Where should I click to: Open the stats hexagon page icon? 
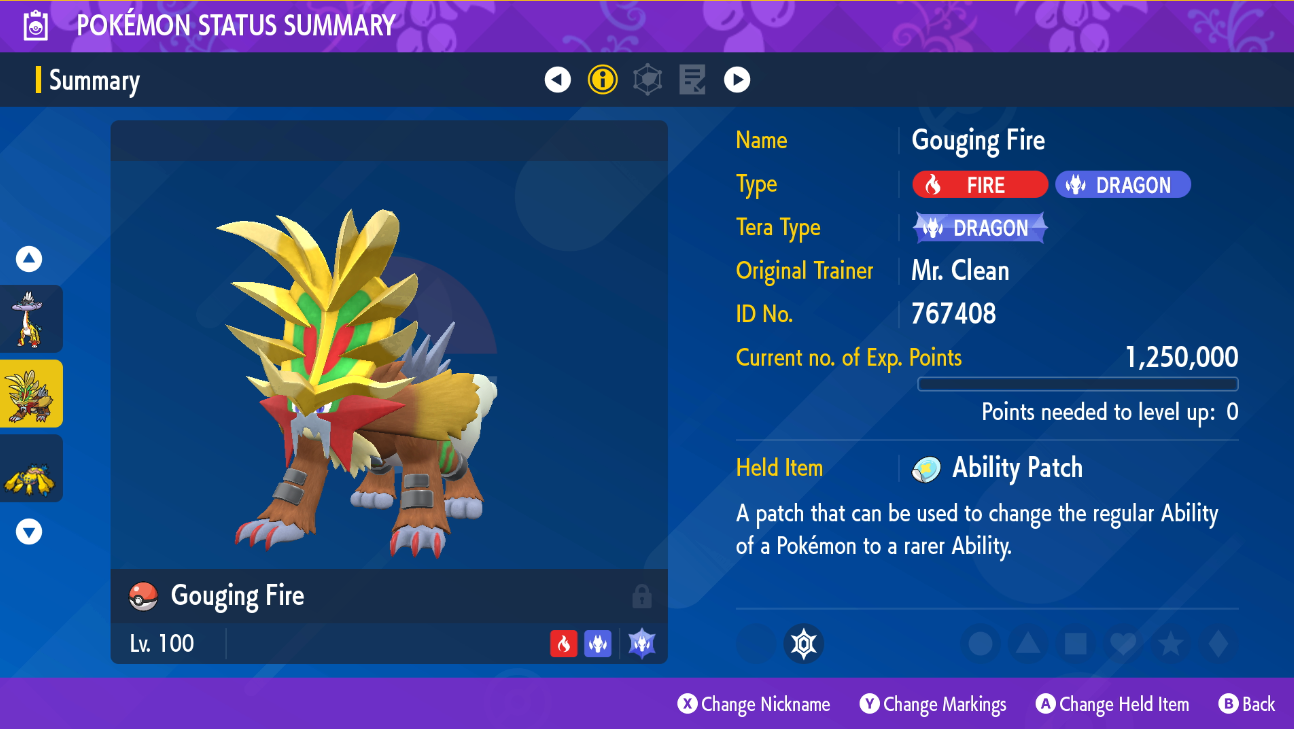[x=647, y=80]
